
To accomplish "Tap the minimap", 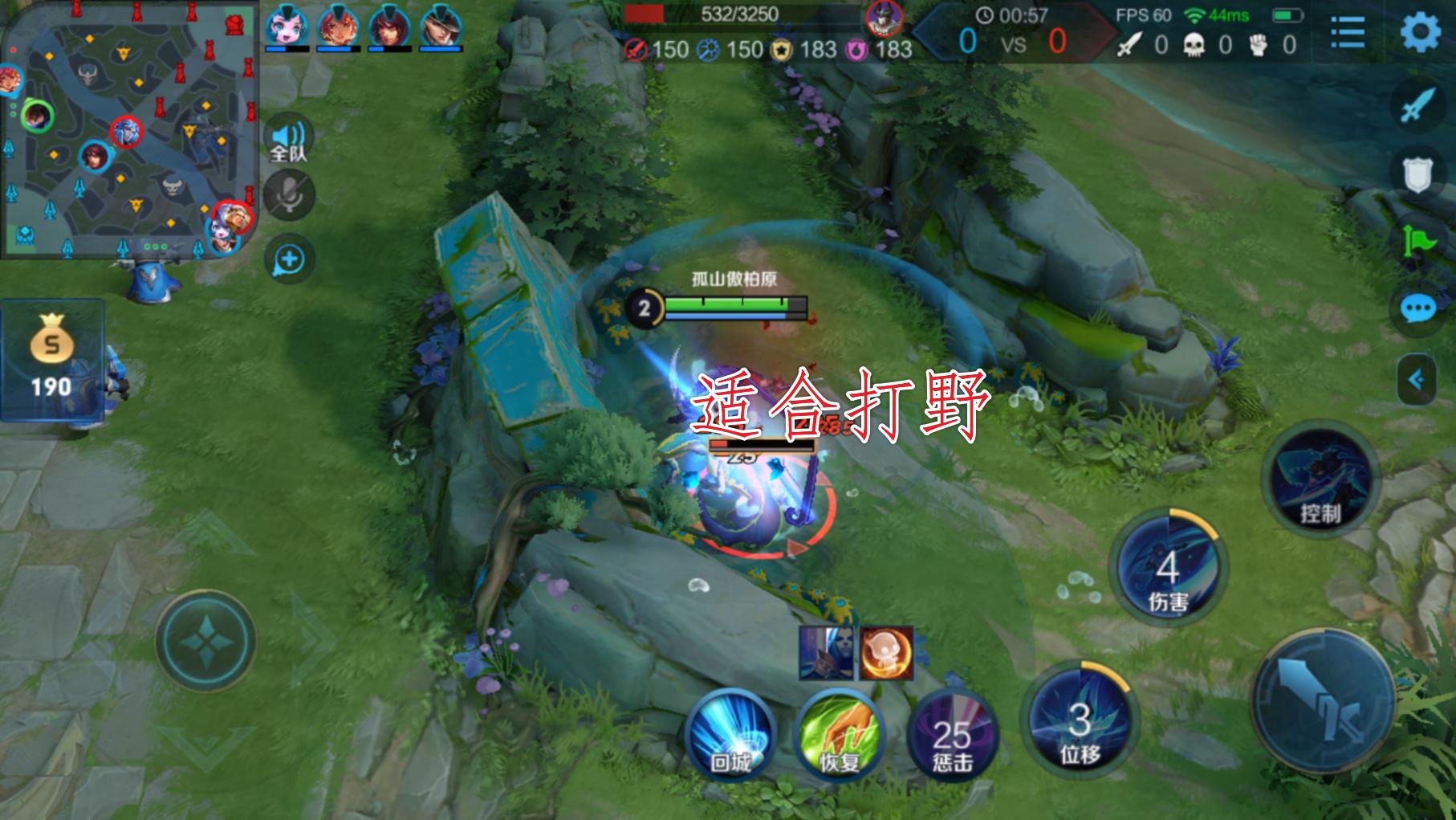I will click(128, 129).
